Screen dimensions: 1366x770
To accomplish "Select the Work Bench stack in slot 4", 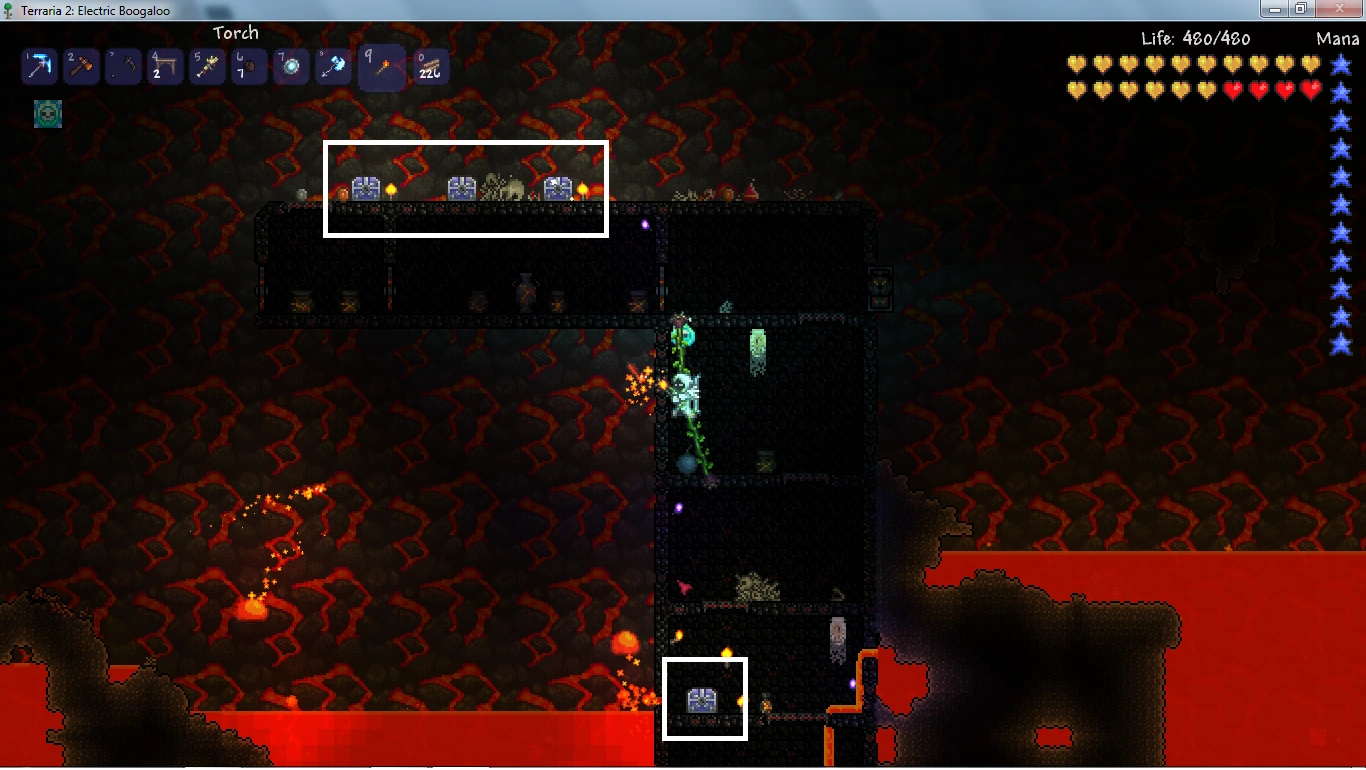I will [164, 66].
